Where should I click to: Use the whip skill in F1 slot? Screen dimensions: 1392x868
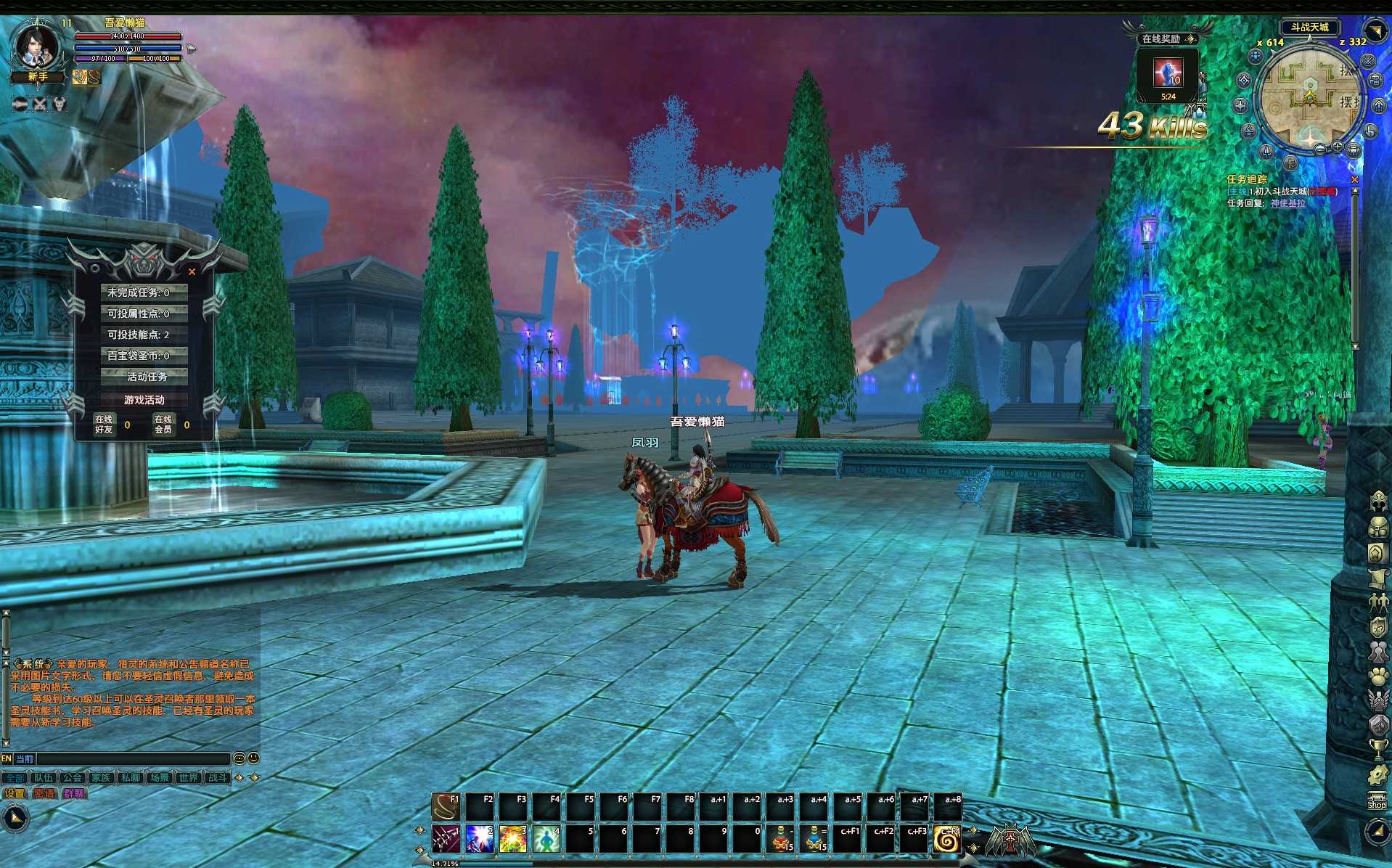pyautogui.click(x=446, y=807)
